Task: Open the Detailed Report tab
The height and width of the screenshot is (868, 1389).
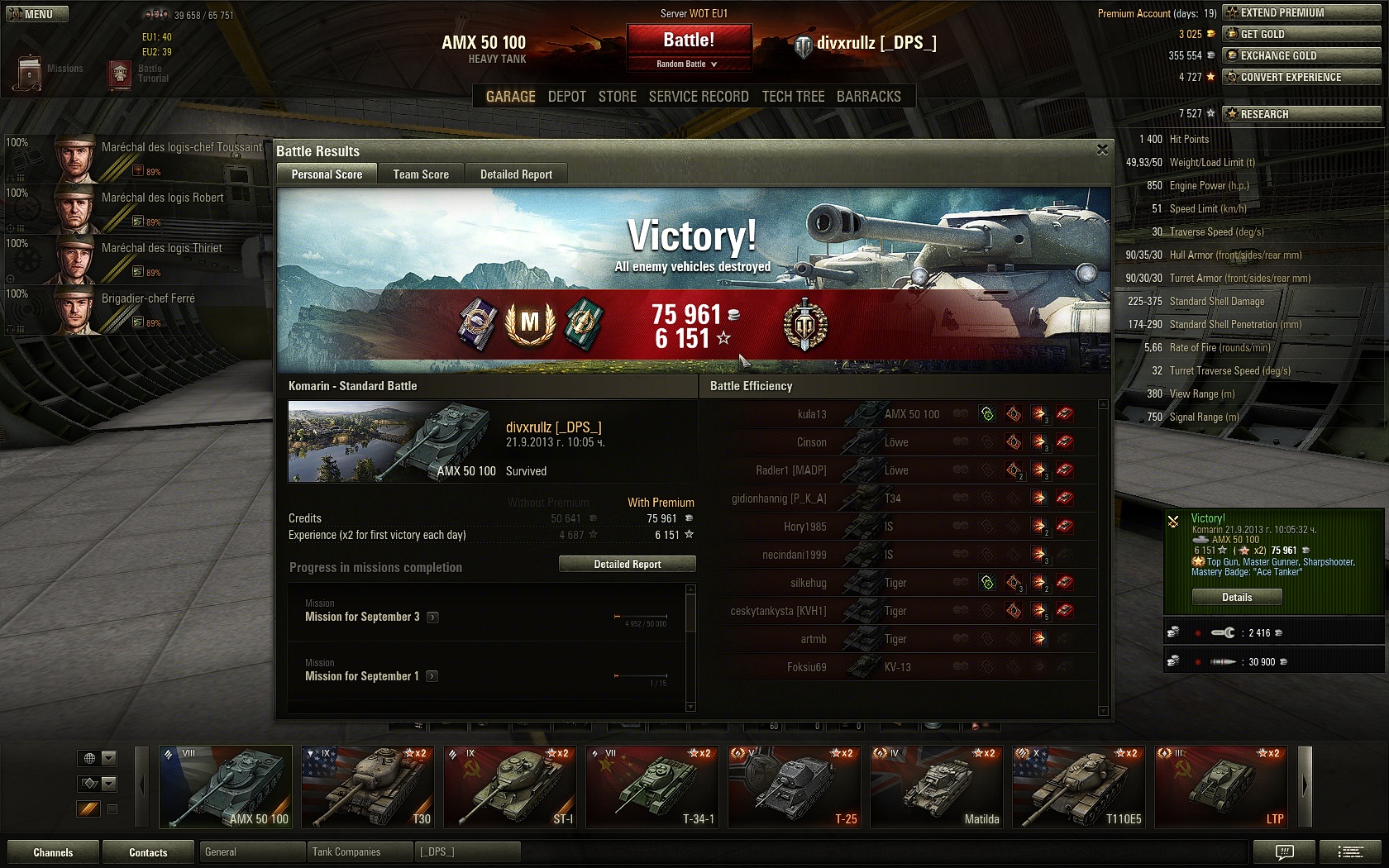Action: (x=516, y=174)
